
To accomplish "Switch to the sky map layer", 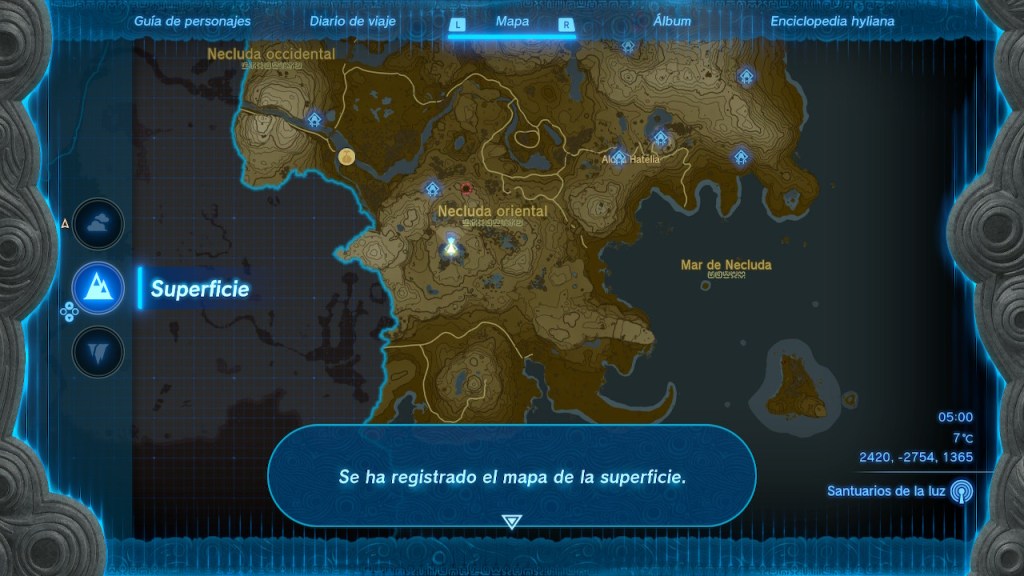I will coord(99,224).
